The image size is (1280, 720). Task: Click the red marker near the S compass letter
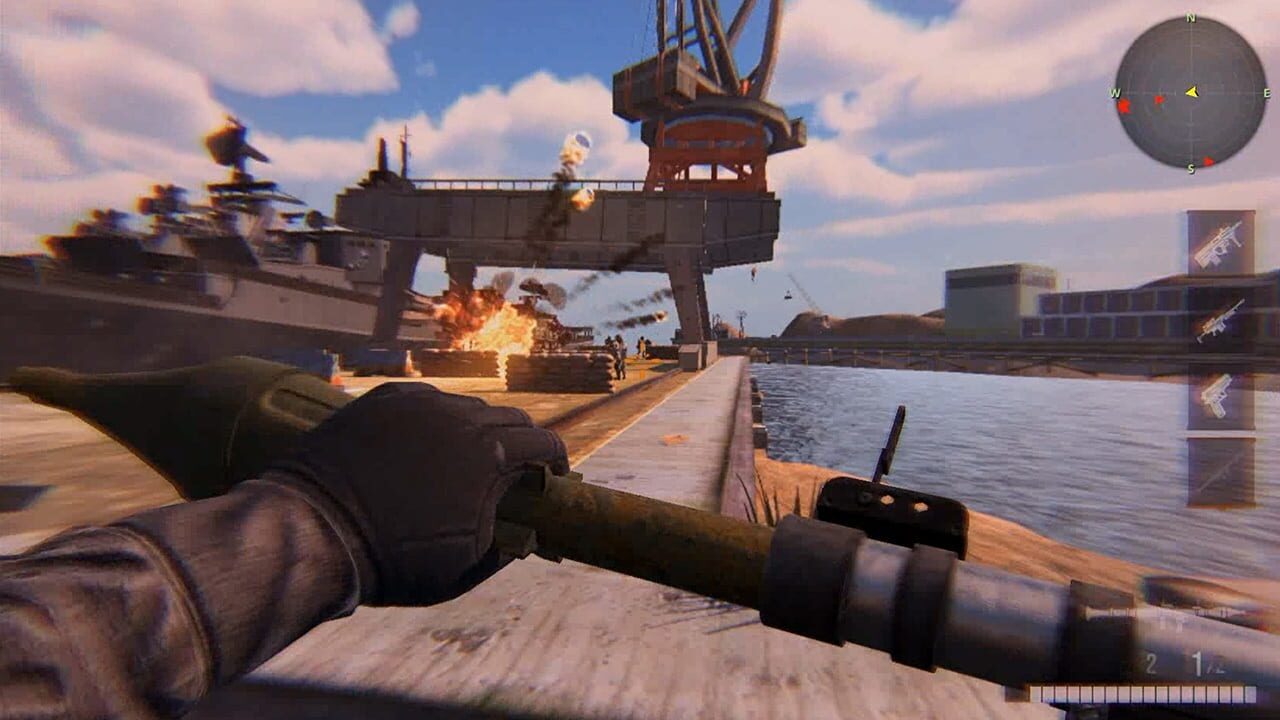click(1210, 160)
